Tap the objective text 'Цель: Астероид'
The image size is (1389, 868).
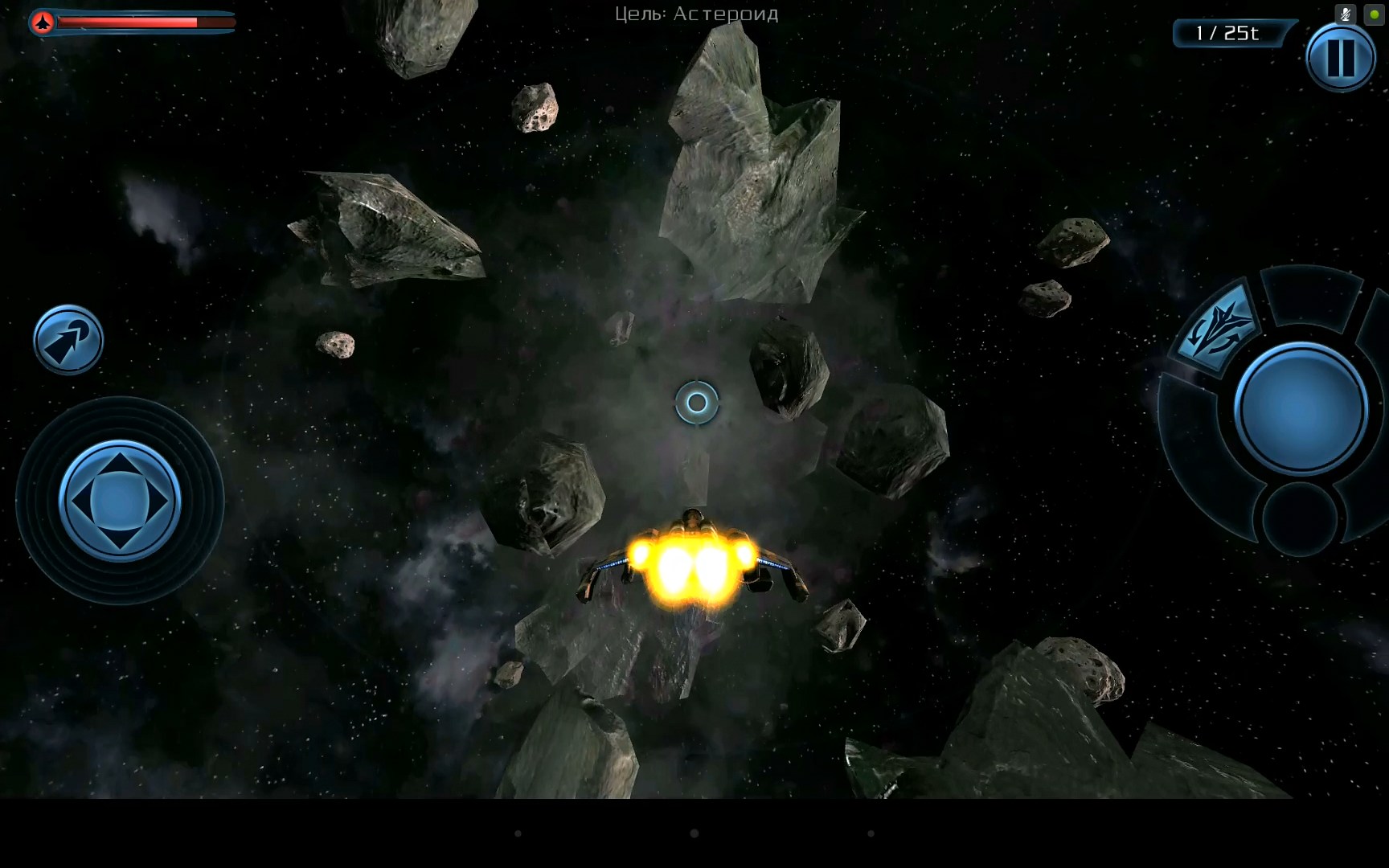pyautogui.click(x=696, y=14)
